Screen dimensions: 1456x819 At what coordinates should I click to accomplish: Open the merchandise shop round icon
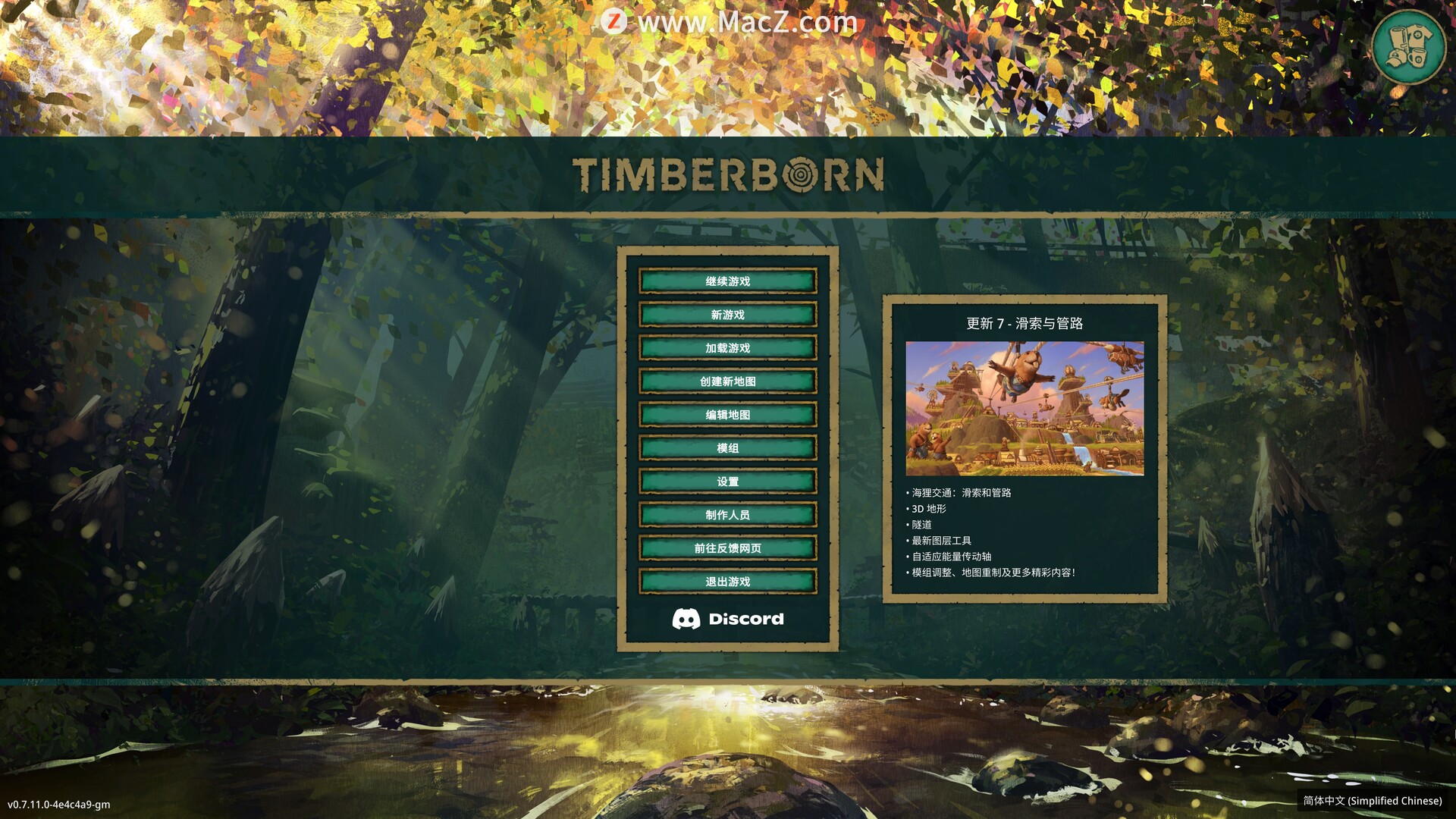click(x=1408, y=47)
